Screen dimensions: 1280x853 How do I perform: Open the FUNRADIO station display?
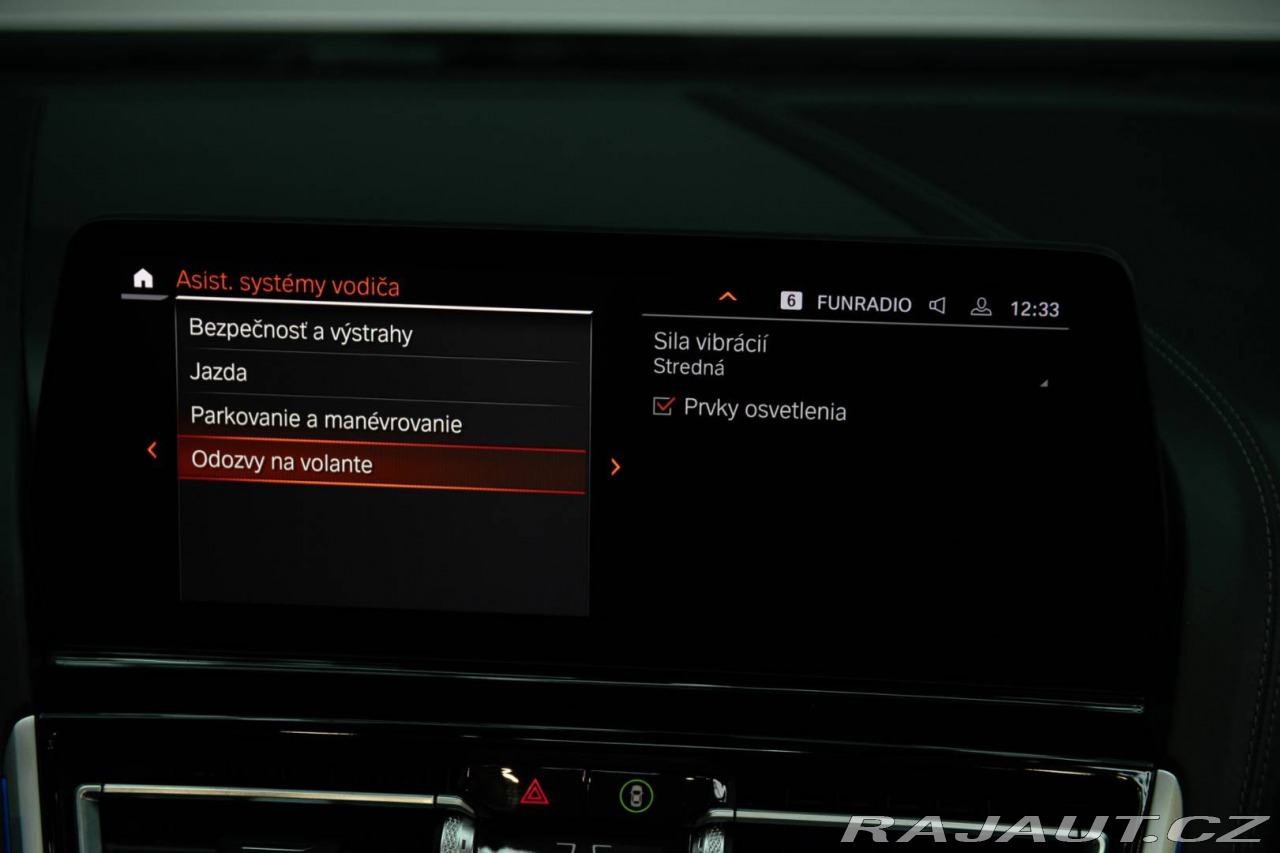pyautogui.click(x=863, y=304)
